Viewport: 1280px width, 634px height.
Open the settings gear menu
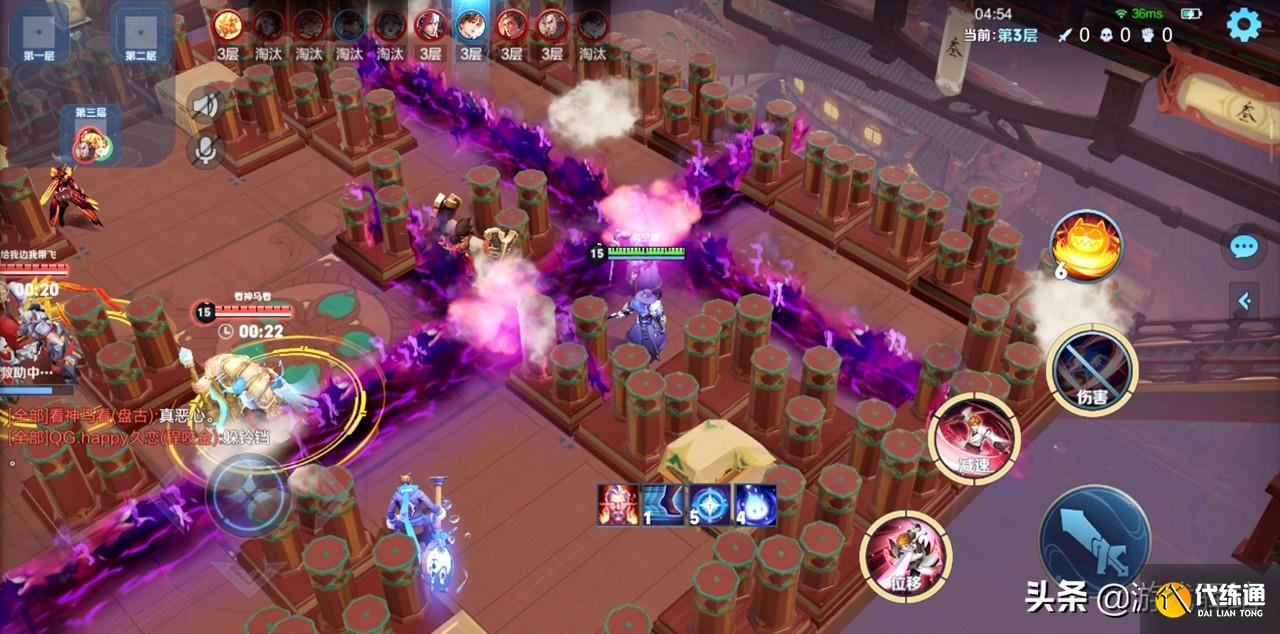tap(1243, 24)
